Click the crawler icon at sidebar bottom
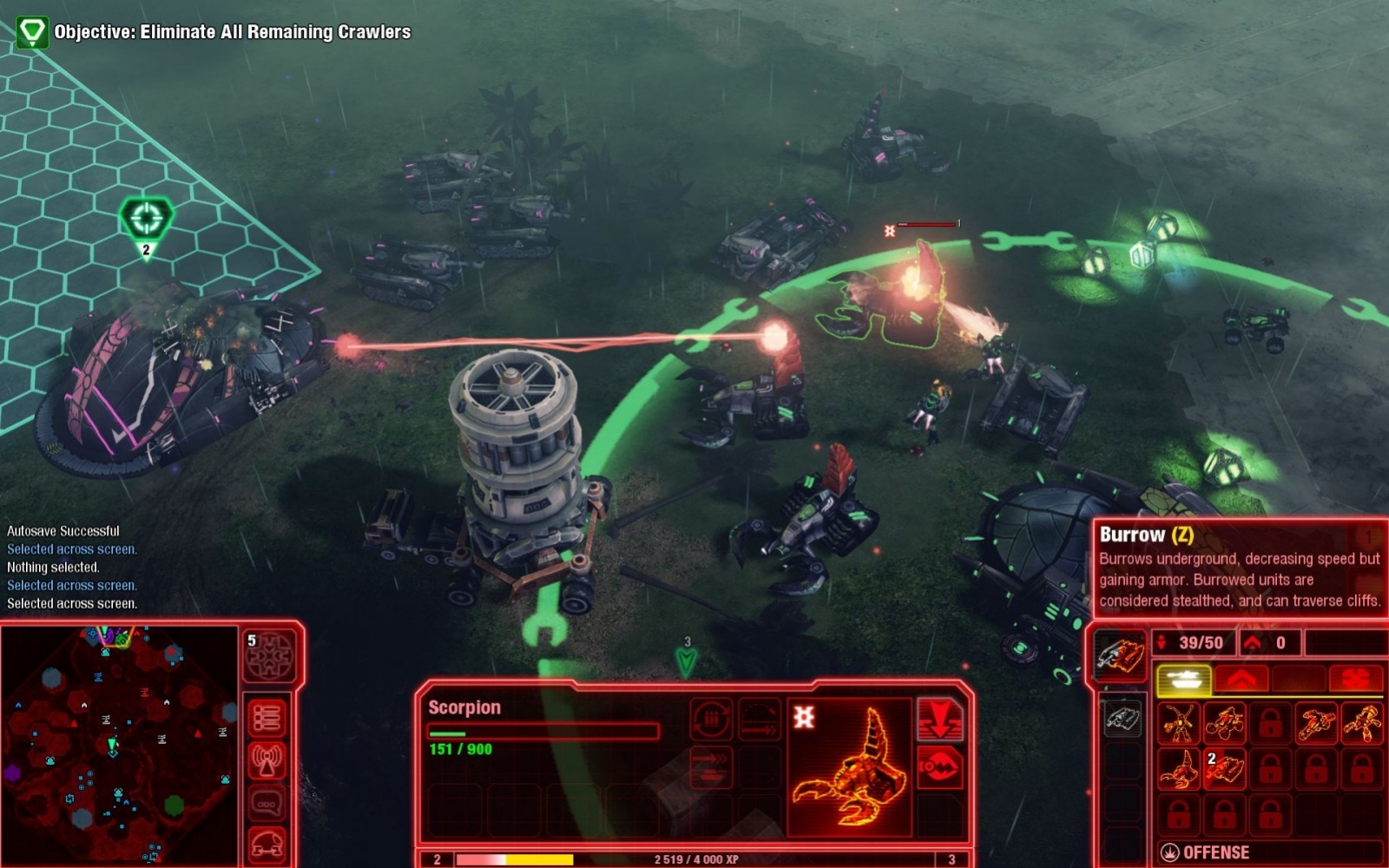 point(267,843)
